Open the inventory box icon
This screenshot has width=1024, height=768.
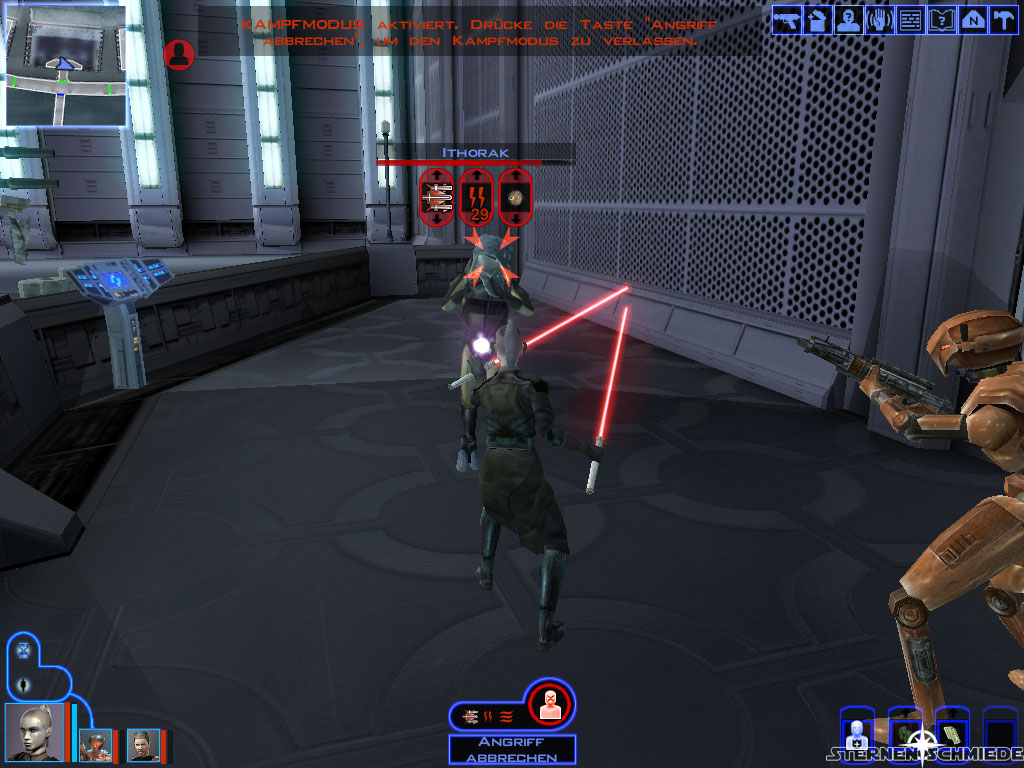818,19
